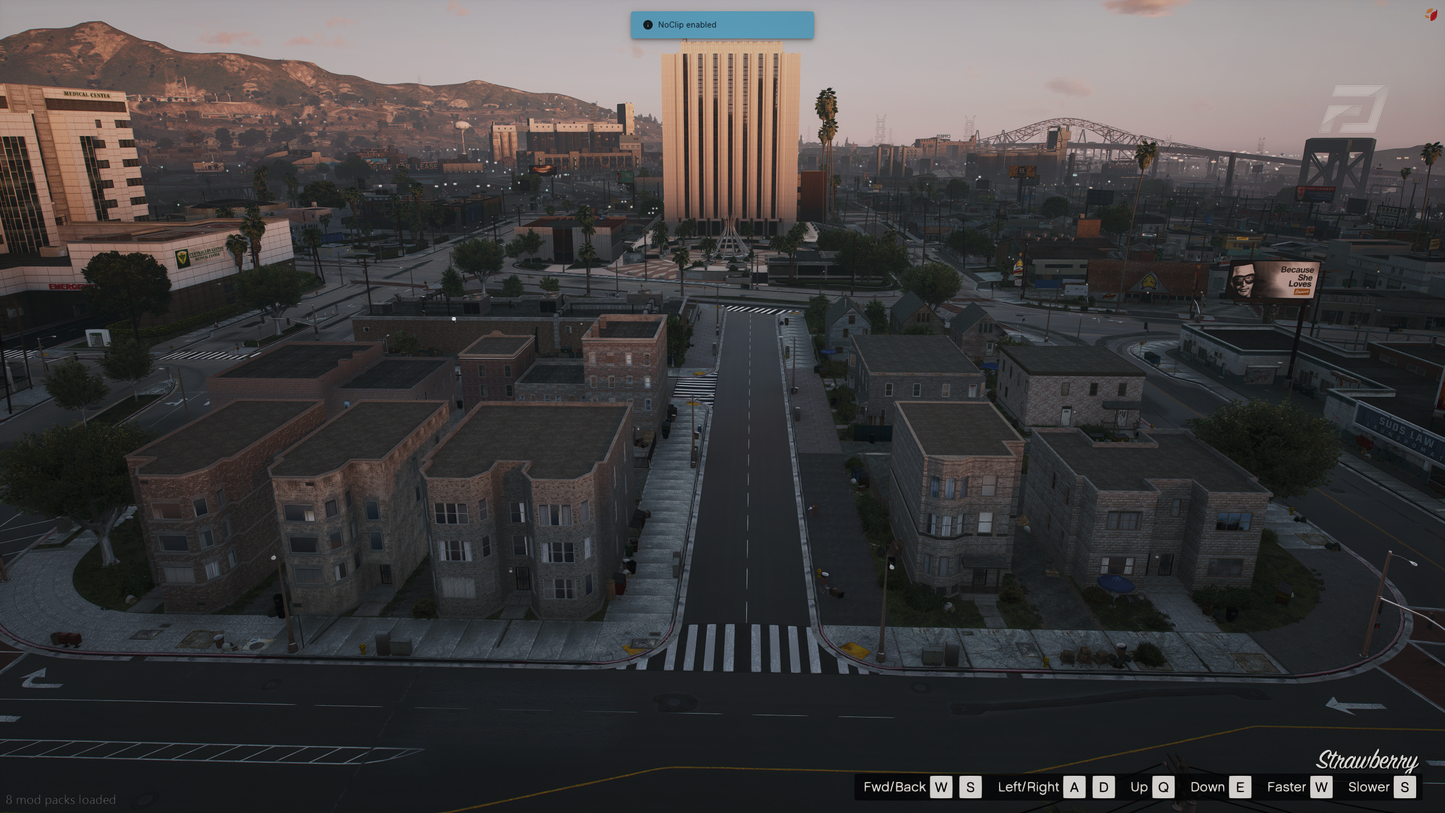This screenshot has height=813, width=1445.
Task: Click the Down label in the keybind bar
Action: [1205, 787]
